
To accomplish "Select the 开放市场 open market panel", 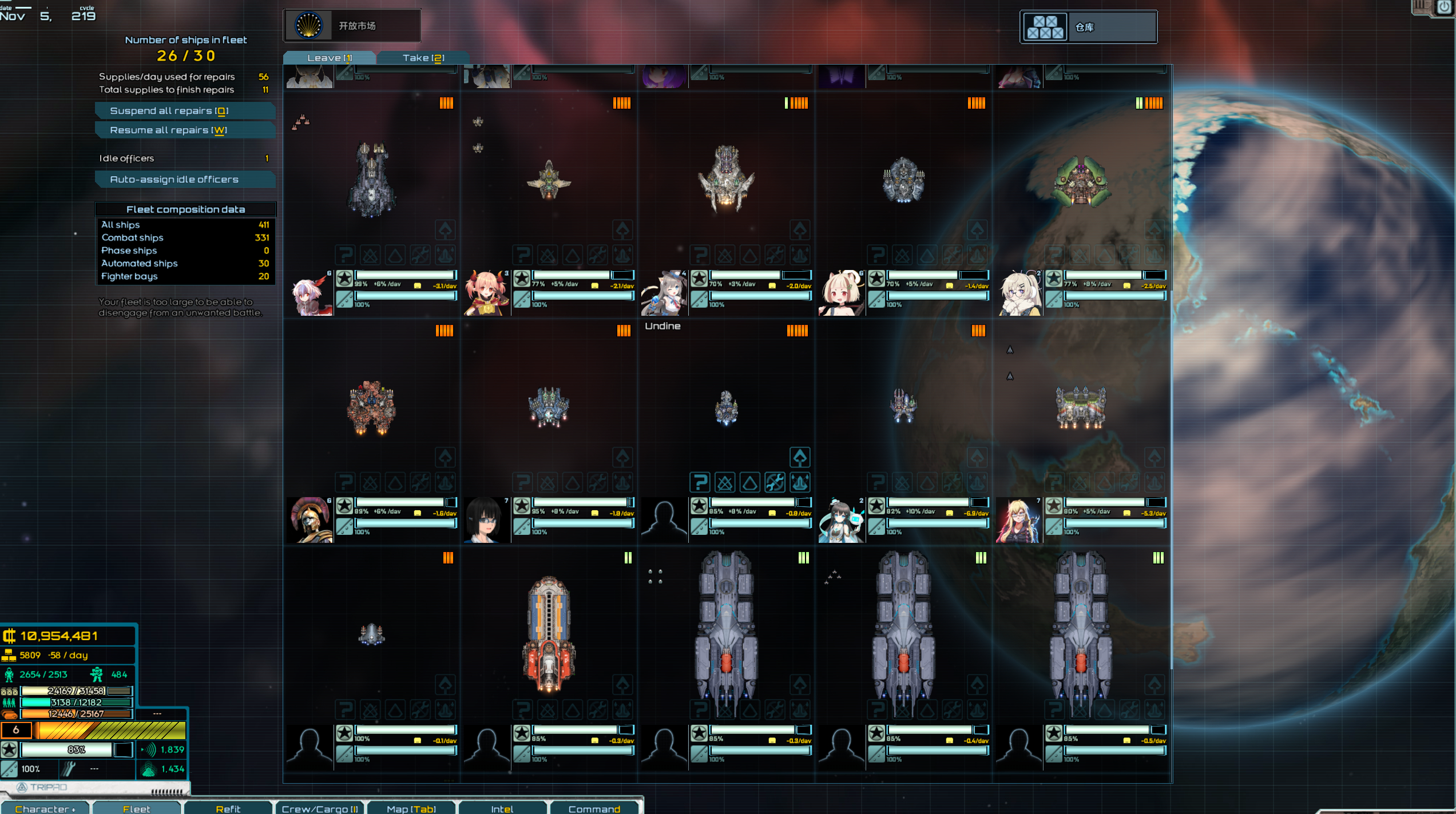I will pyautogui.click(x=352, y=26).
